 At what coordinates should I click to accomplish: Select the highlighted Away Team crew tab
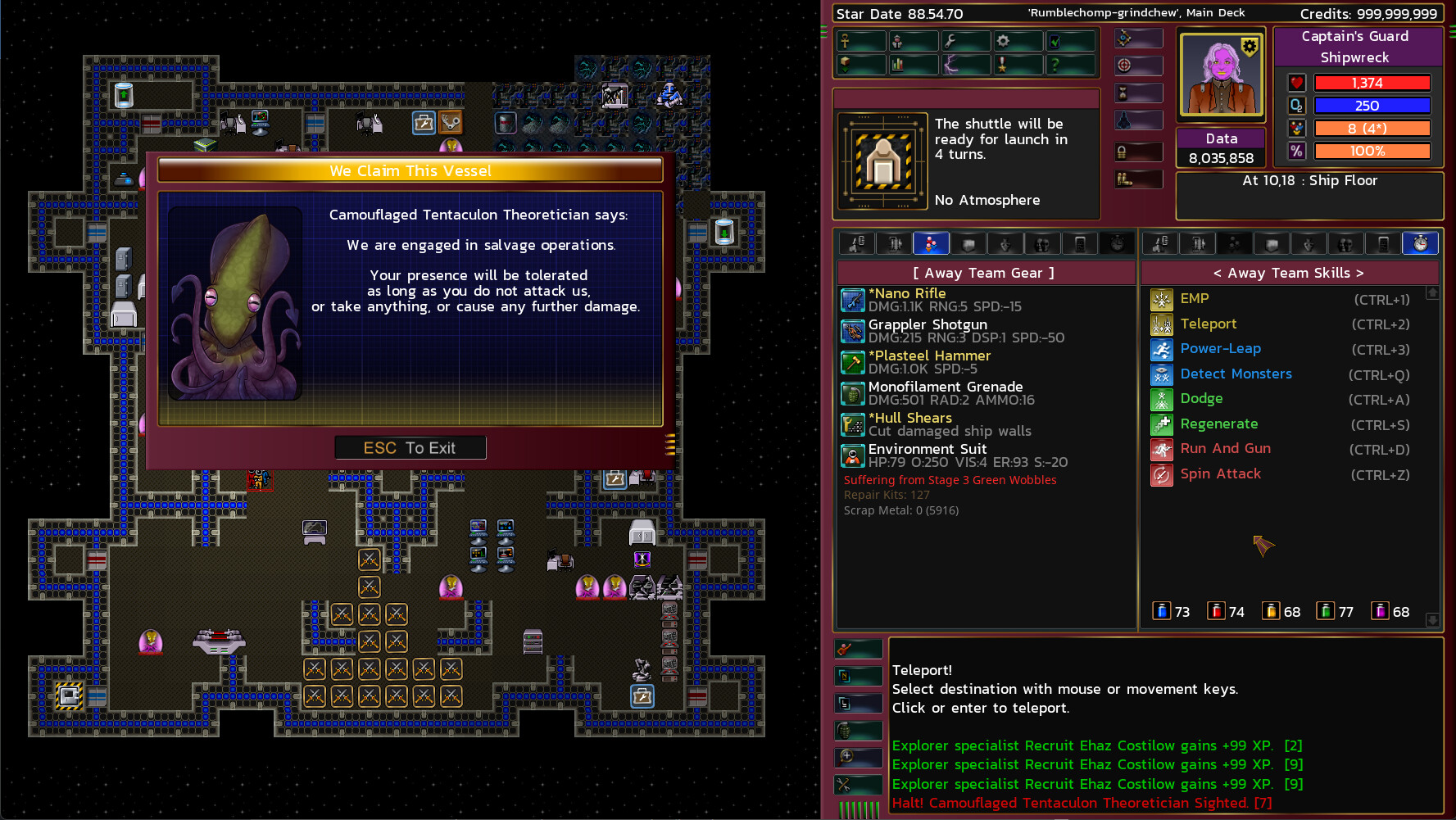tap(931, 242)
